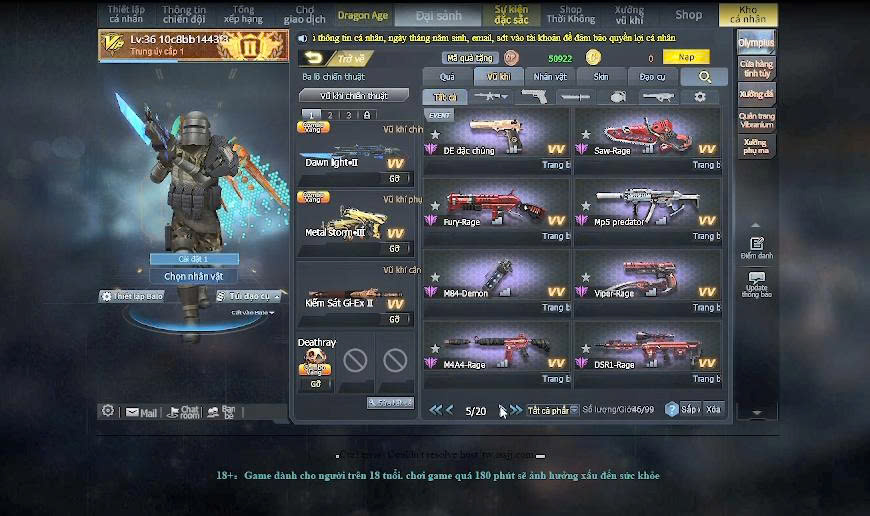This screenshot has width=870, height=516.
Task: Open the Mail inbox
Action: [x=141, y=412]
